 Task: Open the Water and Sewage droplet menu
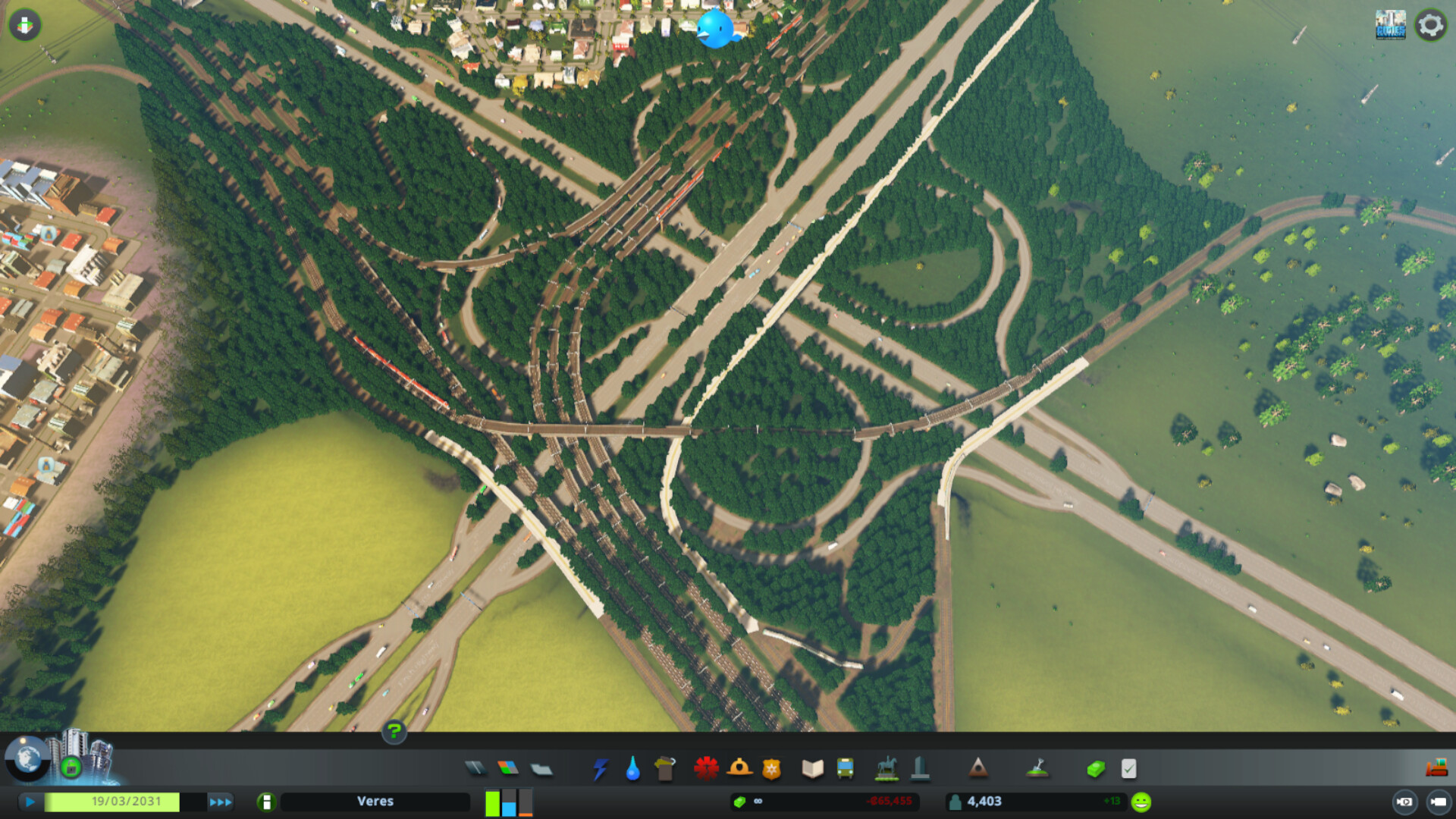(x=632, y=769)
